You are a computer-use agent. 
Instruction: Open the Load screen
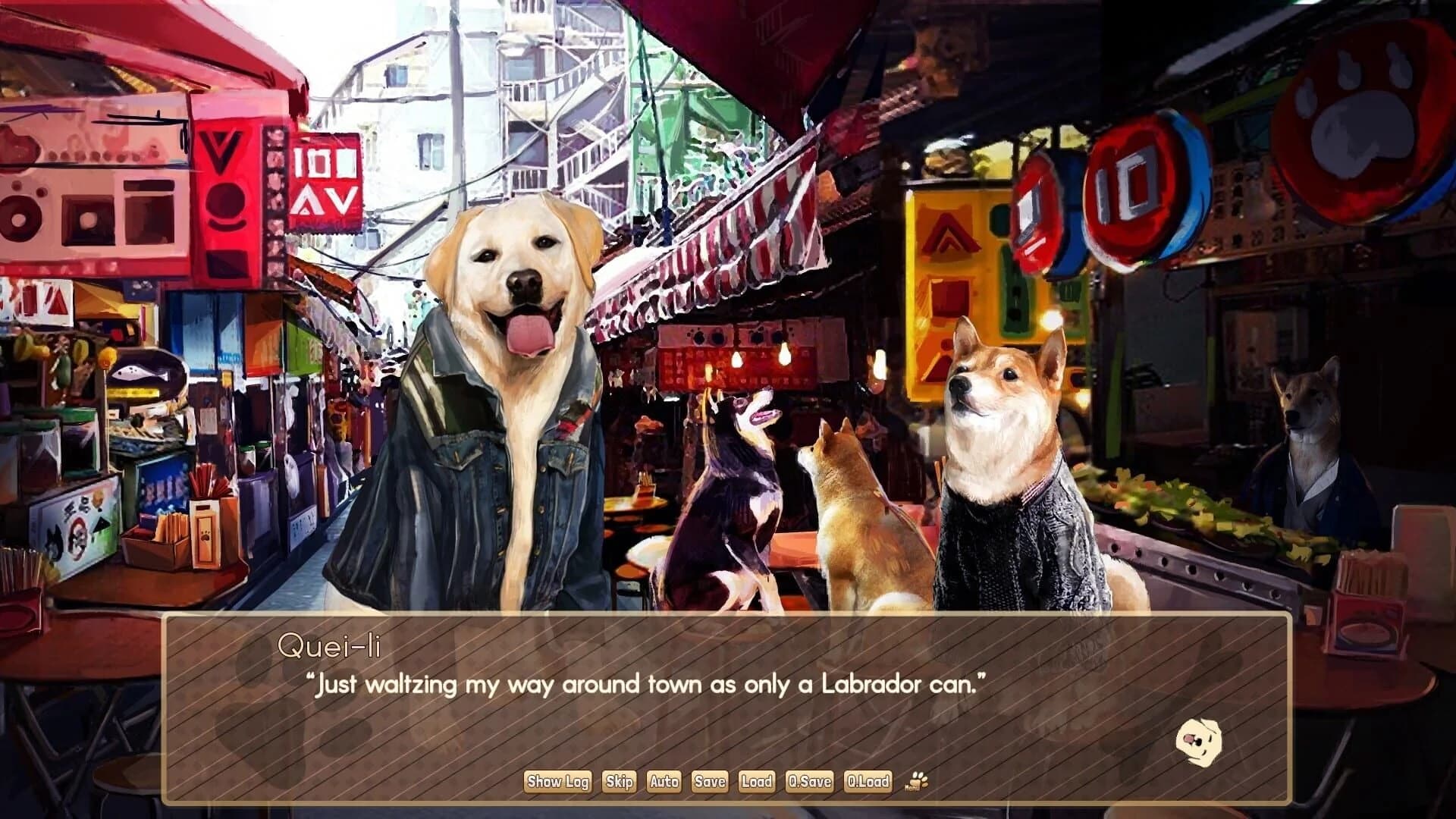pyautogui.click(x=758, y=781)
